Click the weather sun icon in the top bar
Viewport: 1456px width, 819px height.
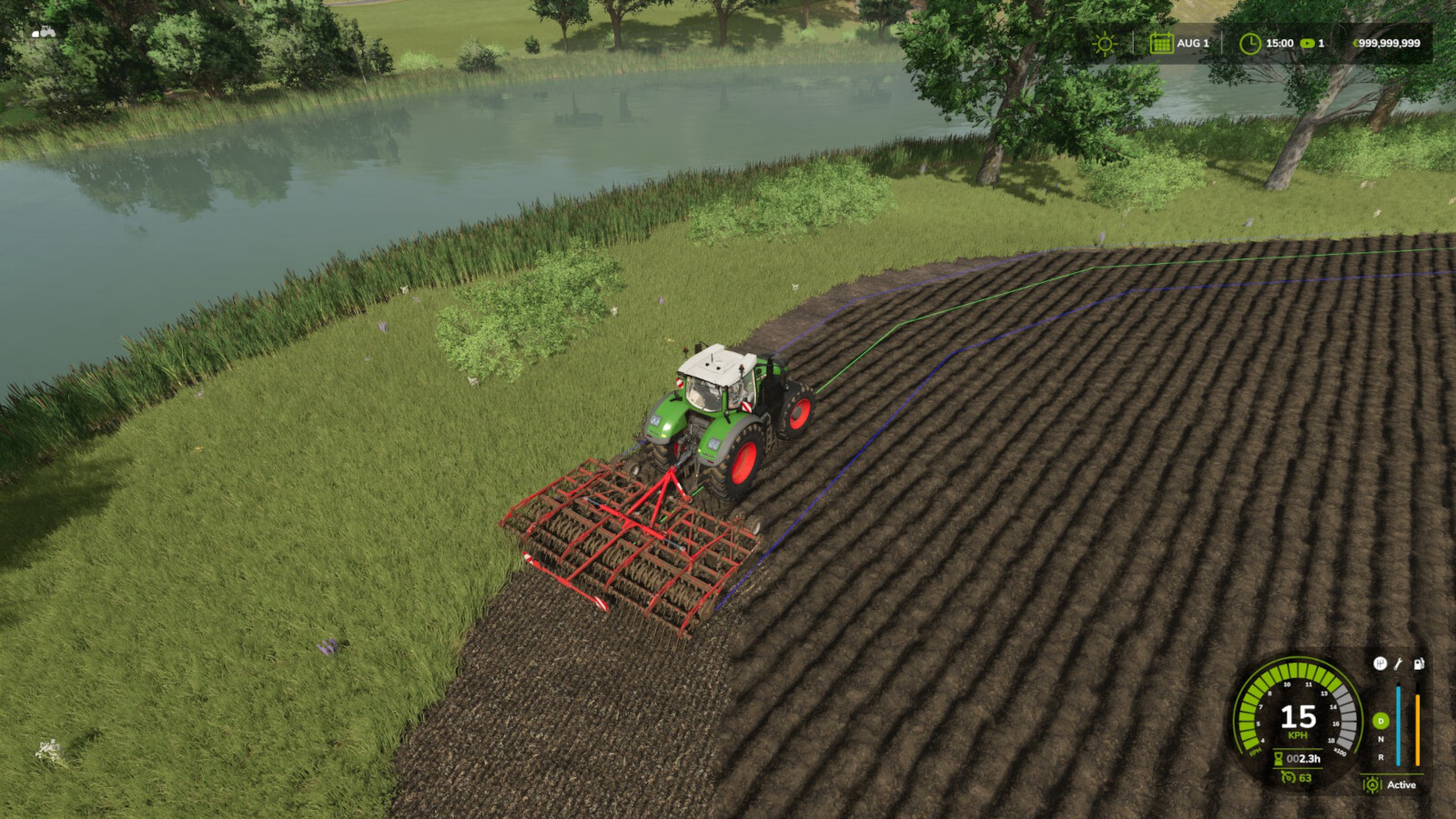1104,43
